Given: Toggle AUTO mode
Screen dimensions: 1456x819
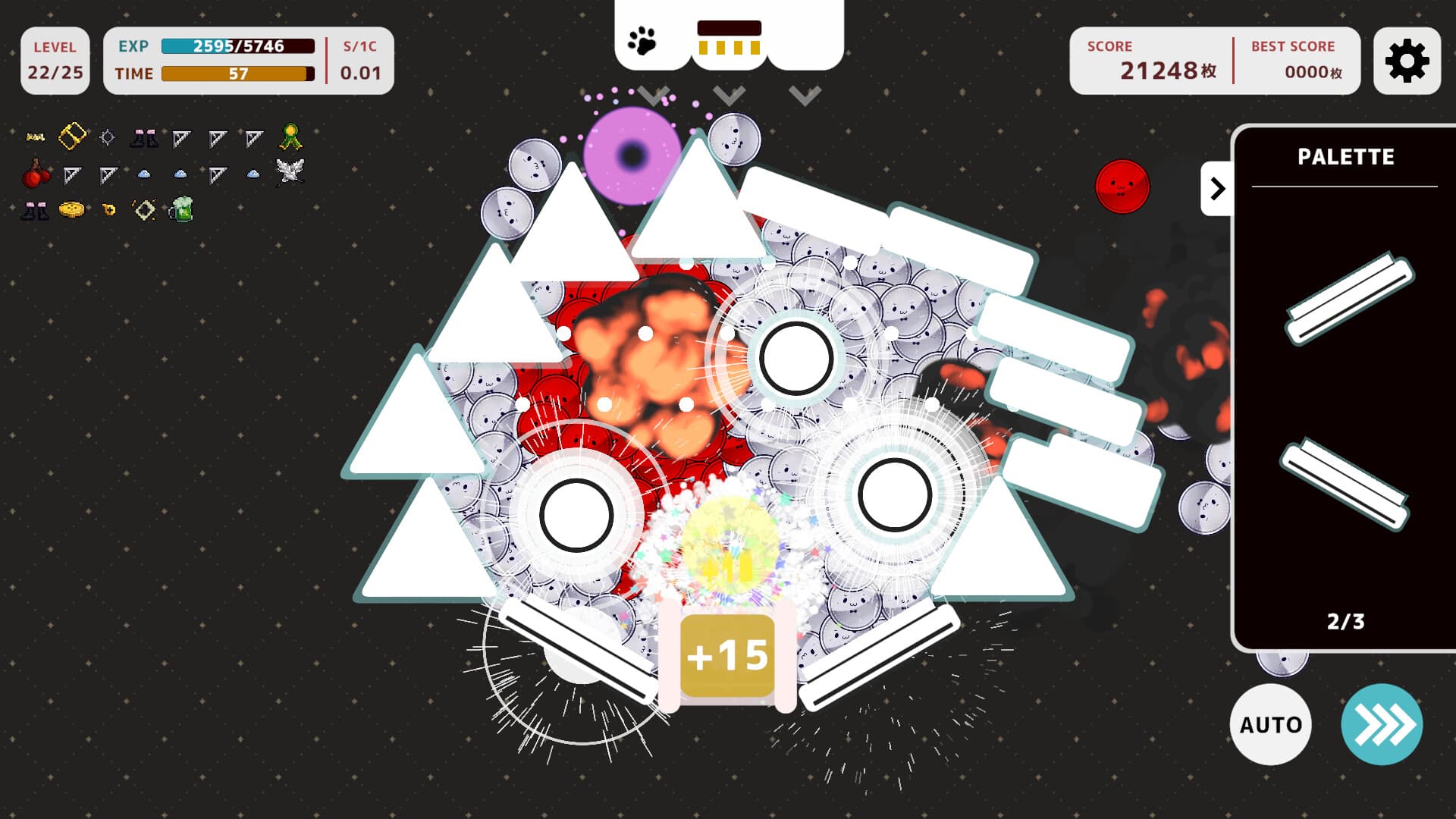Looking at the screenshot, I should tap(1271, 724).
